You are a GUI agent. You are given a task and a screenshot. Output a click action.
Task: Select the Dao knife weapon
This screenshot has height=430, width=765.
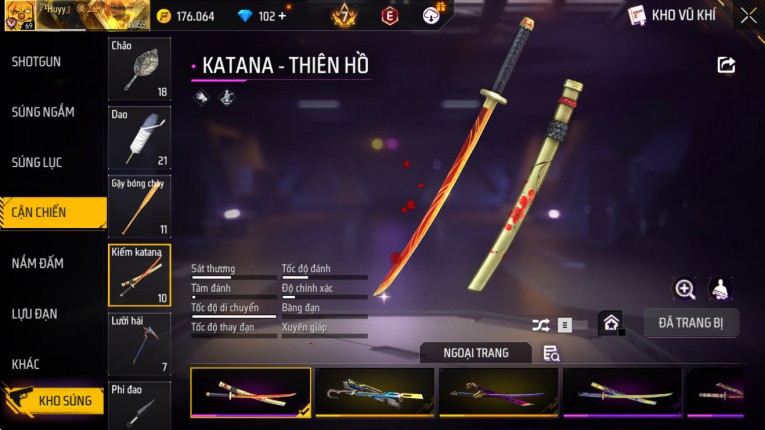pyautogui.click(x=139, y=137)
